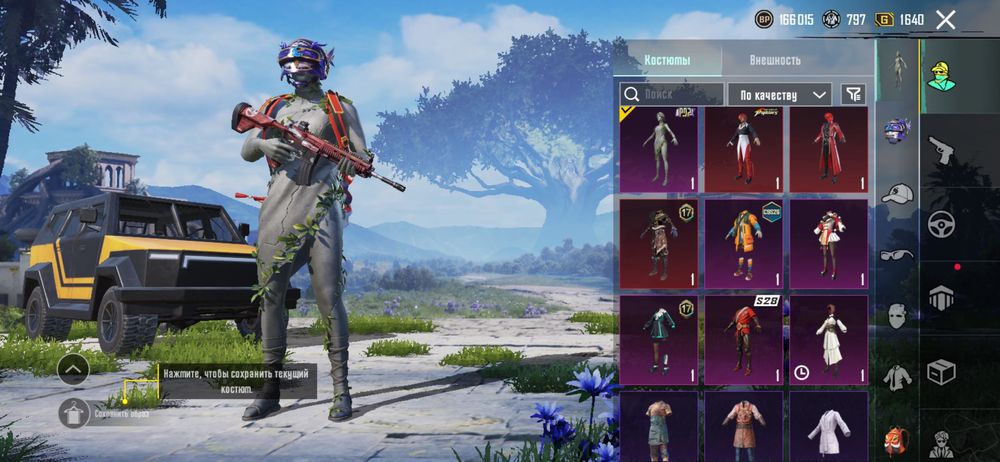Viewport: 1000px width, 462px height.
Task: Open the filter funnel button
Action: pyautogui.click(x=853, y=94)
